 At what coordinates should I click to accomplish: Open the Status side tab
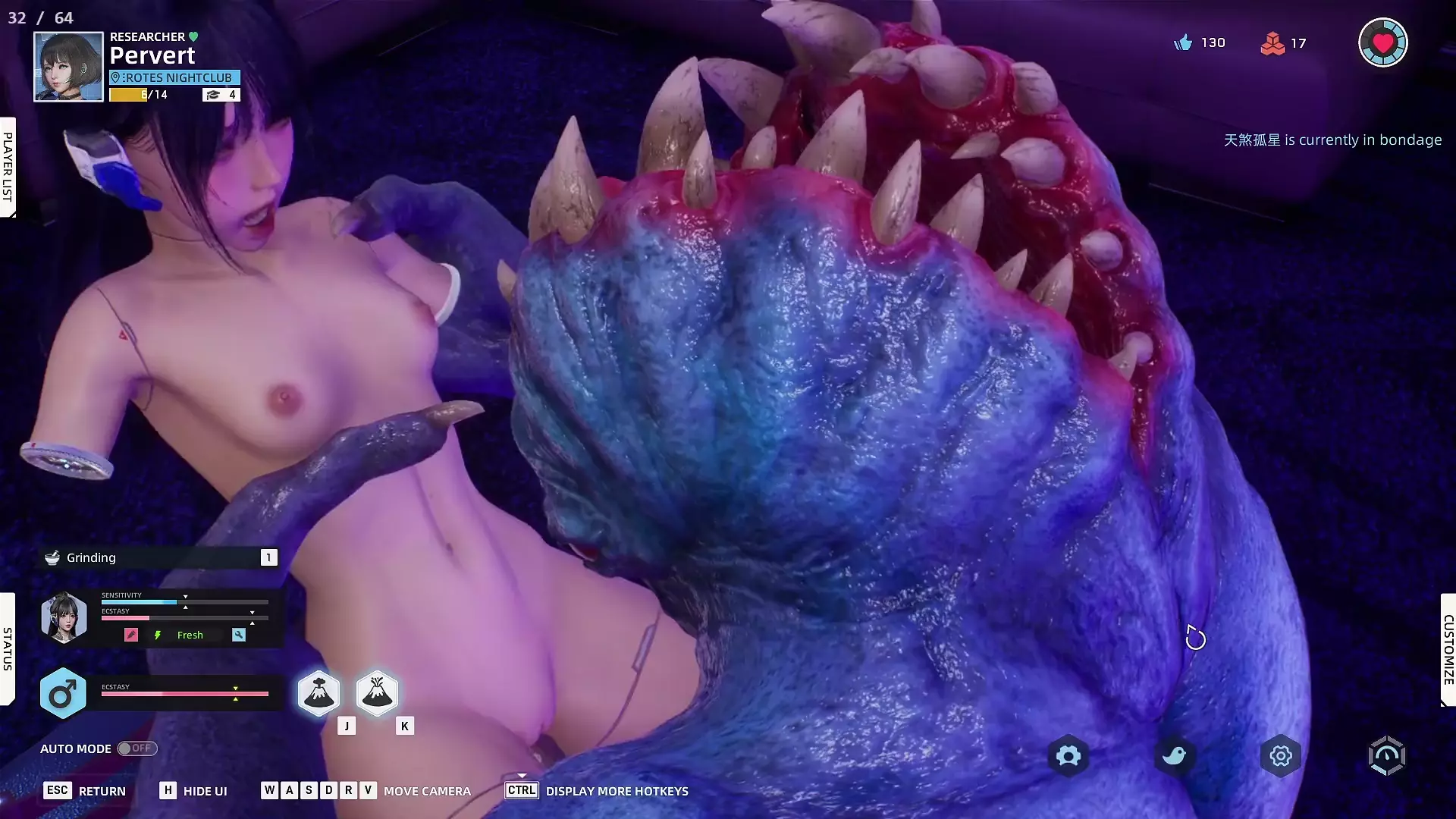(8, 648)
